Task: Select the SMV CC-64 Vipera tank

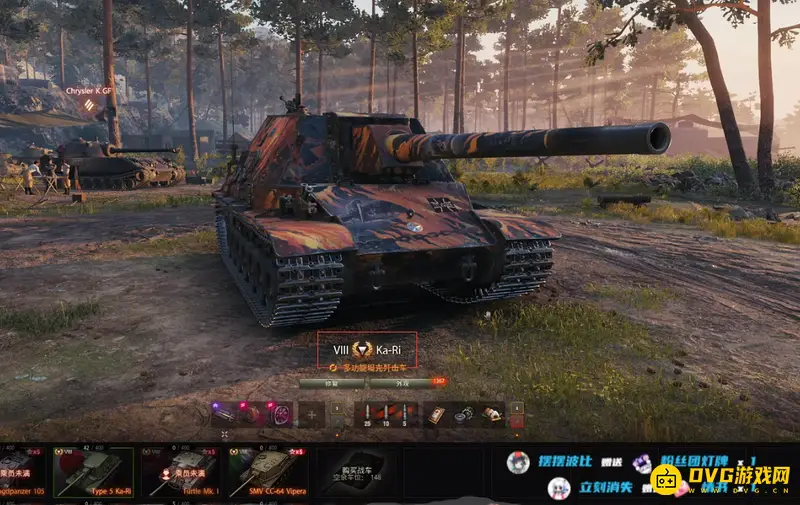Action: 267,472
